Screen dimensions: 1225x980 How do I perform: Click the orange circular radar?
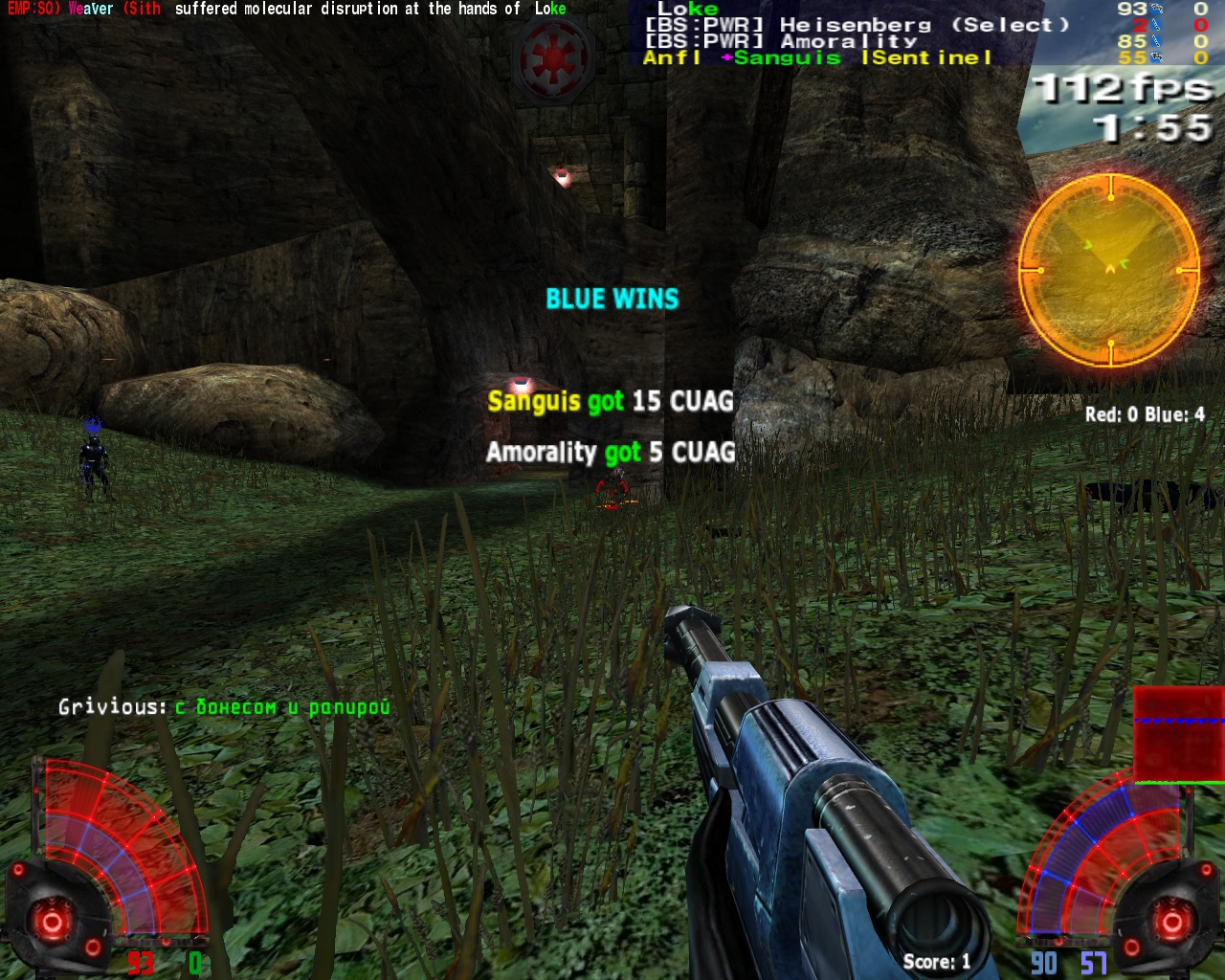point(1109,269)
